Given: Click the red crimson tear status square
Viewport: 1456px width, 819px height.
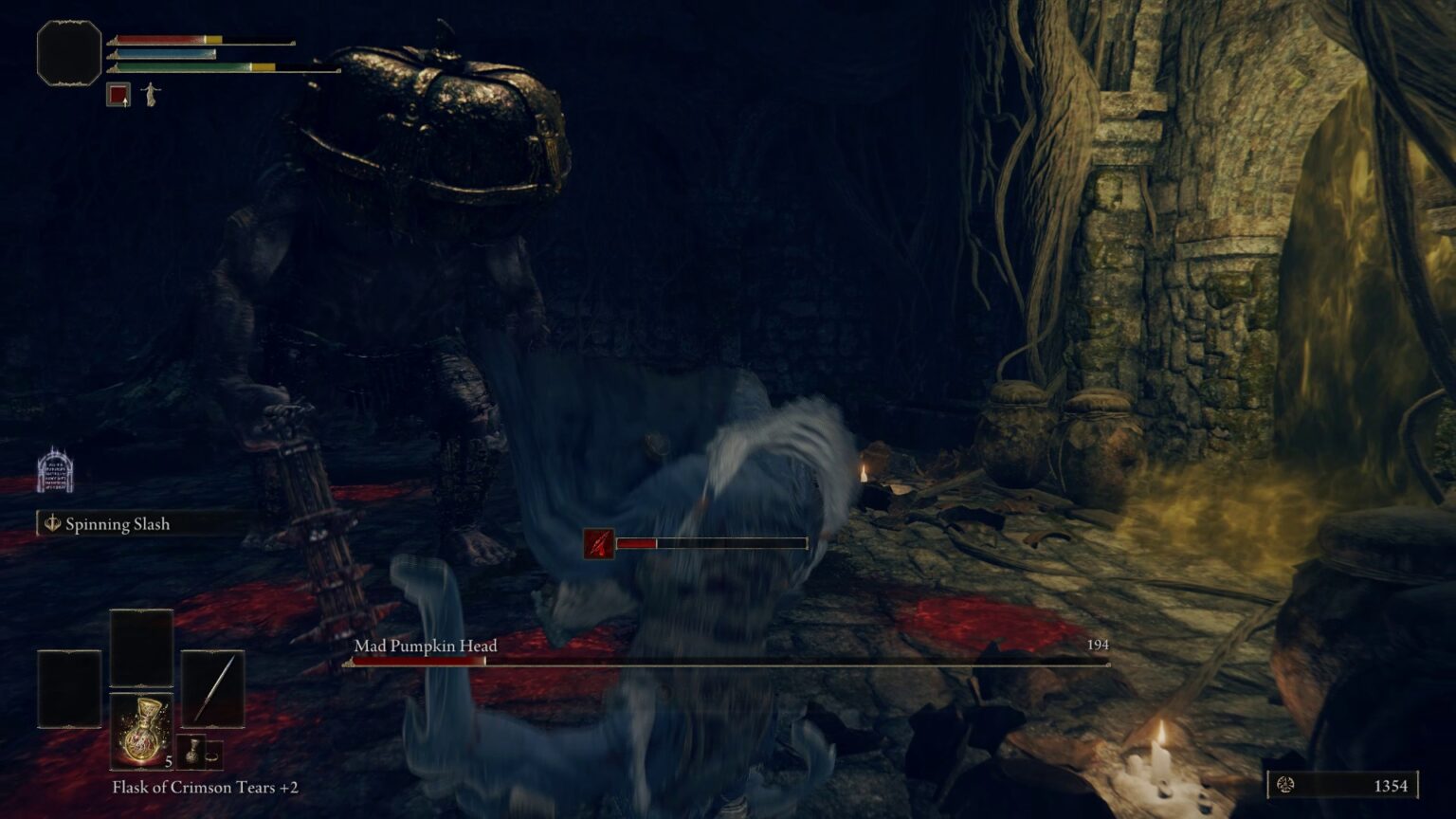Looking at the screenshot, I should coord(118,94).
